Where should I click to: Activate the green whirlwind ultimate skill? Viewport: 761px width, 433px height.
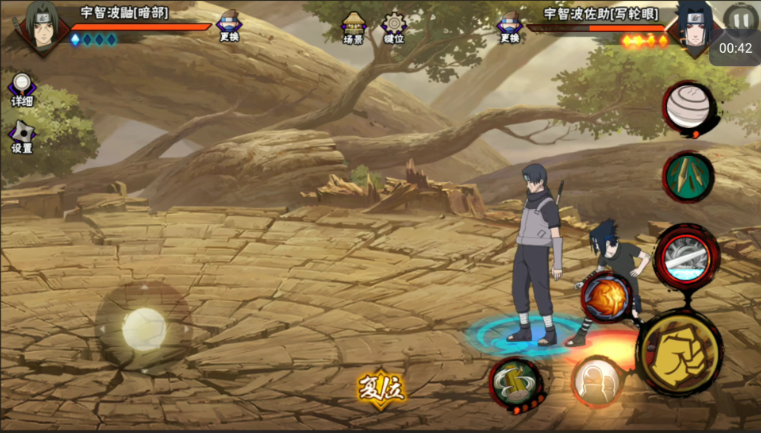(516, 383)
